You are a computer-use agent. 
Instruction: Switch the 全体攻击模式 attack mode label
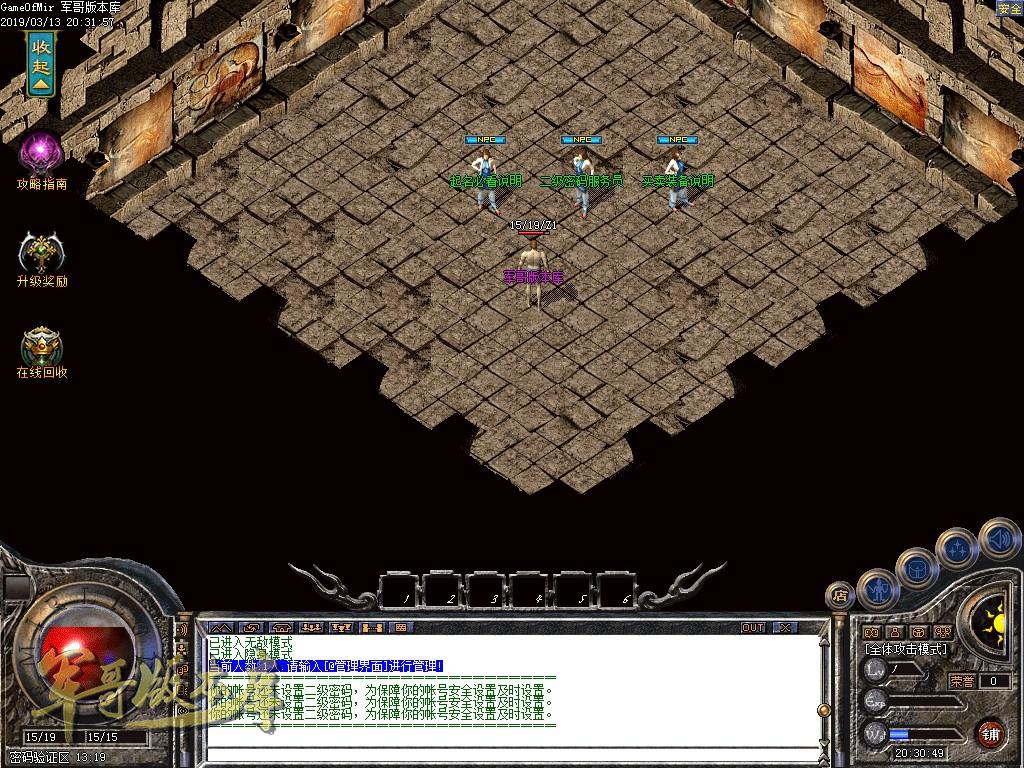(906, 649)
